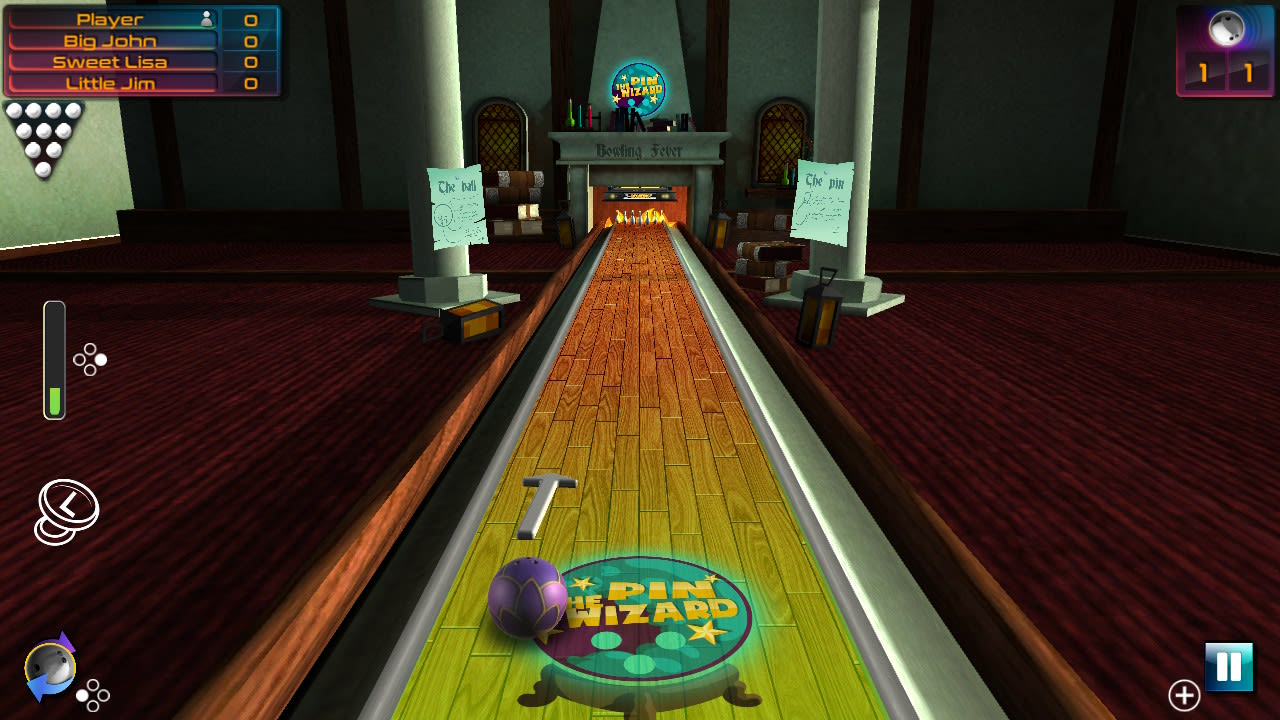Screen dimensions: 1280x720
Task: Tap the Pin Wizard logo above the fireplace
Action: coord(640,90)
